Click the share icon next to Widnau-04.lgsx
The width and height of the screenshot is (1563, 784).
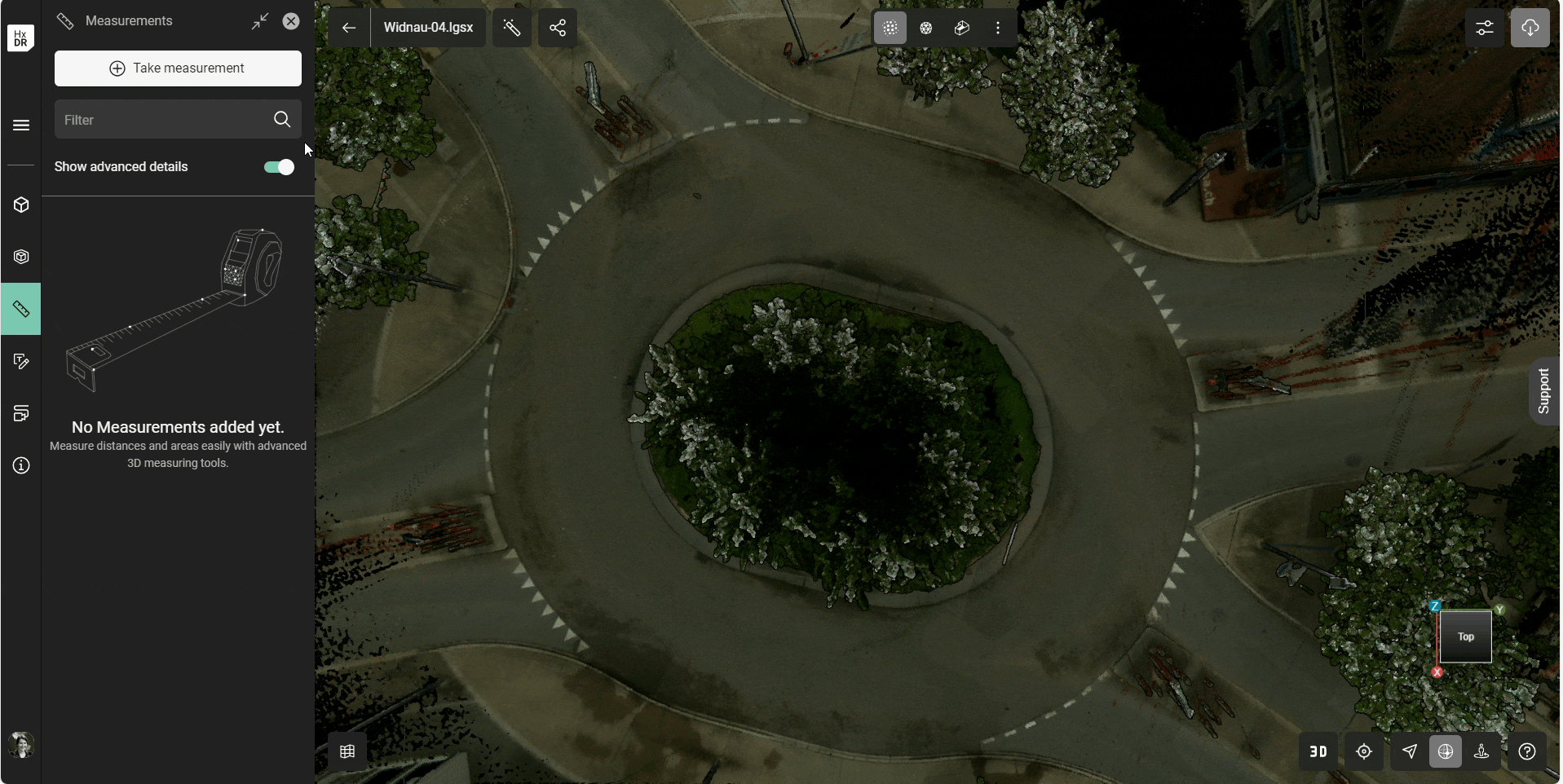click(558, 27)
